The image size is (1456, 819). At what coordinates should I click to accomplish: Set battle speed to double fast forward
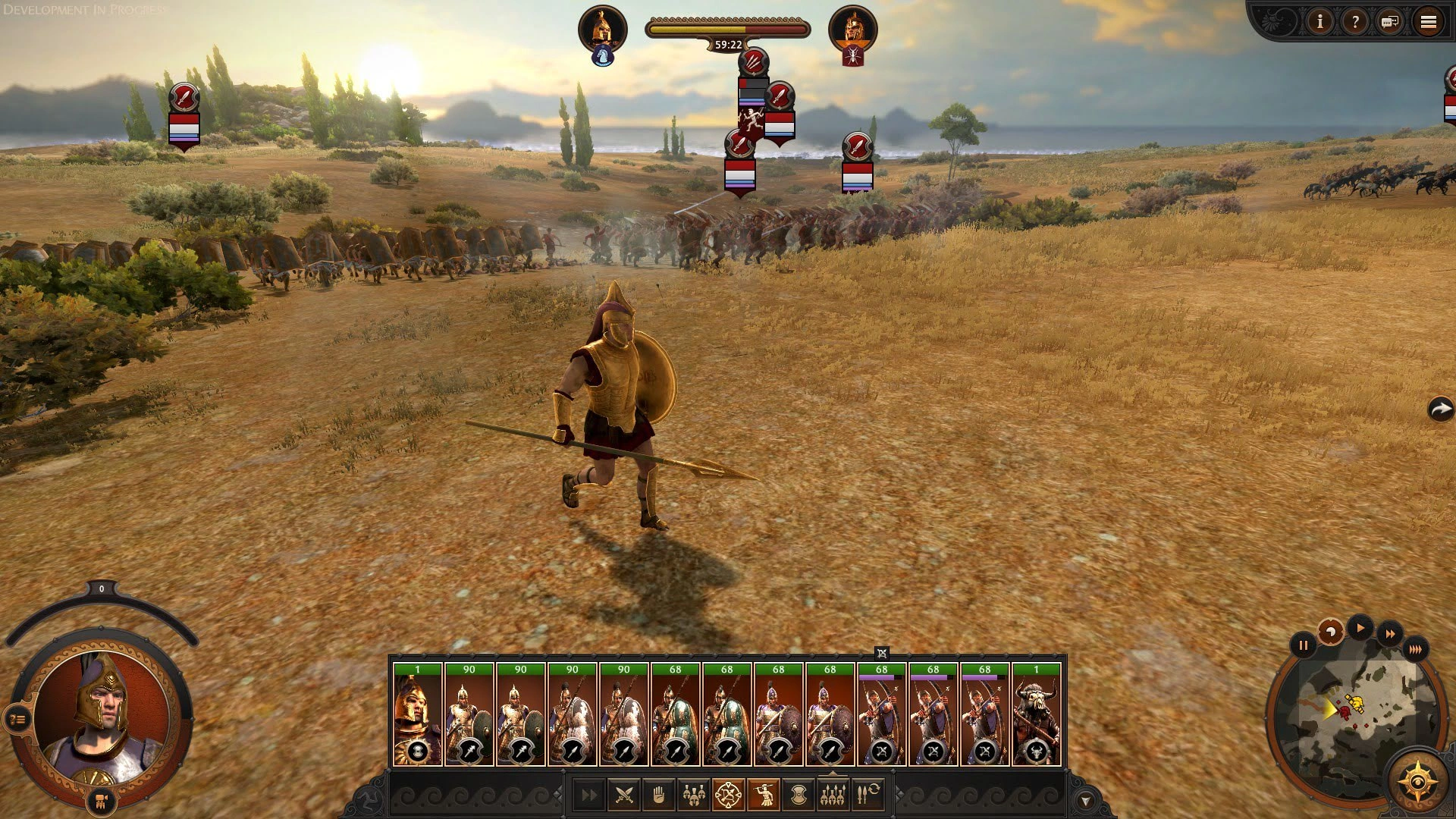[1390, 634]
